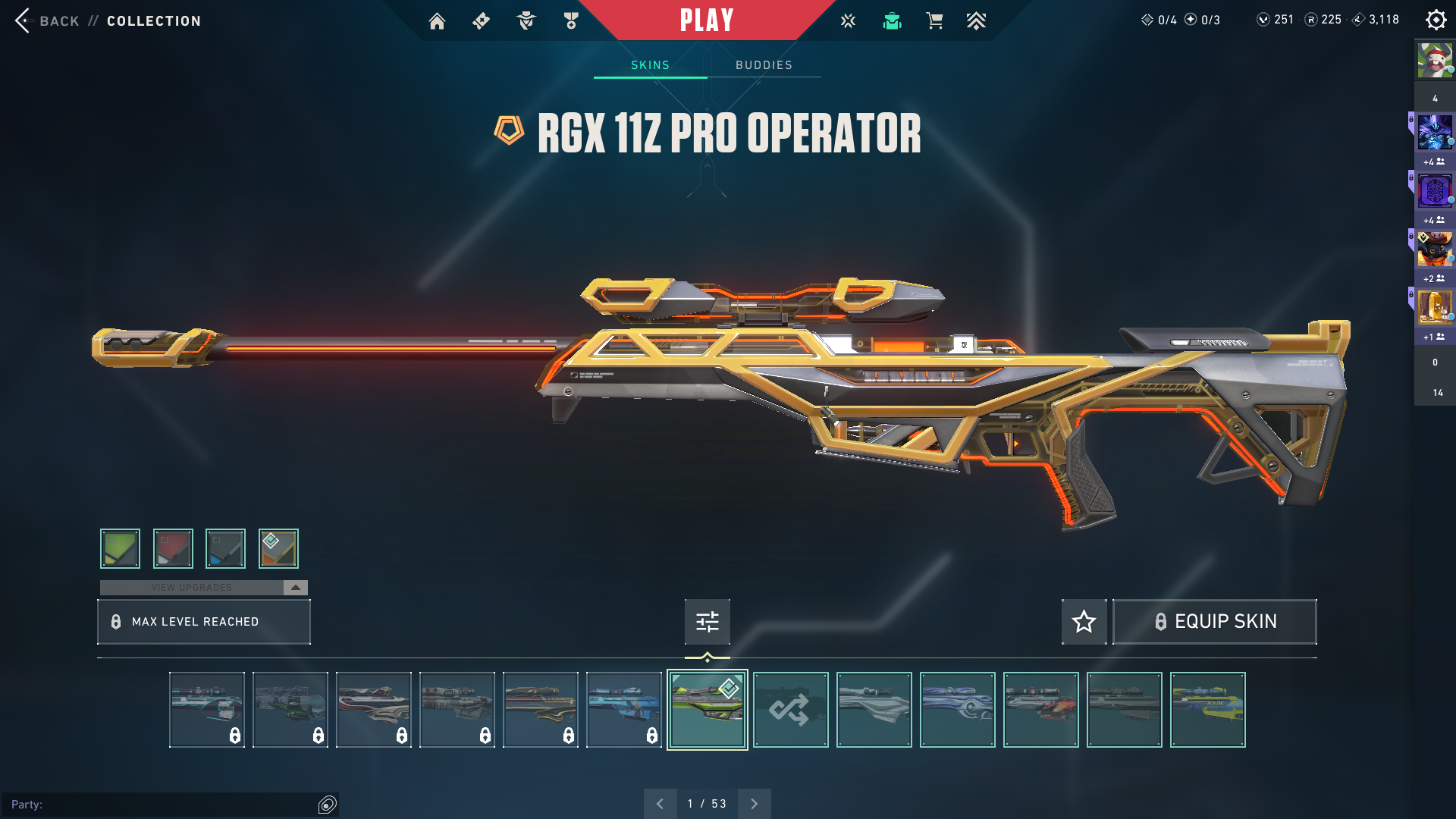
Task: Click the Max Level Reached button
Action: point(203,622)
